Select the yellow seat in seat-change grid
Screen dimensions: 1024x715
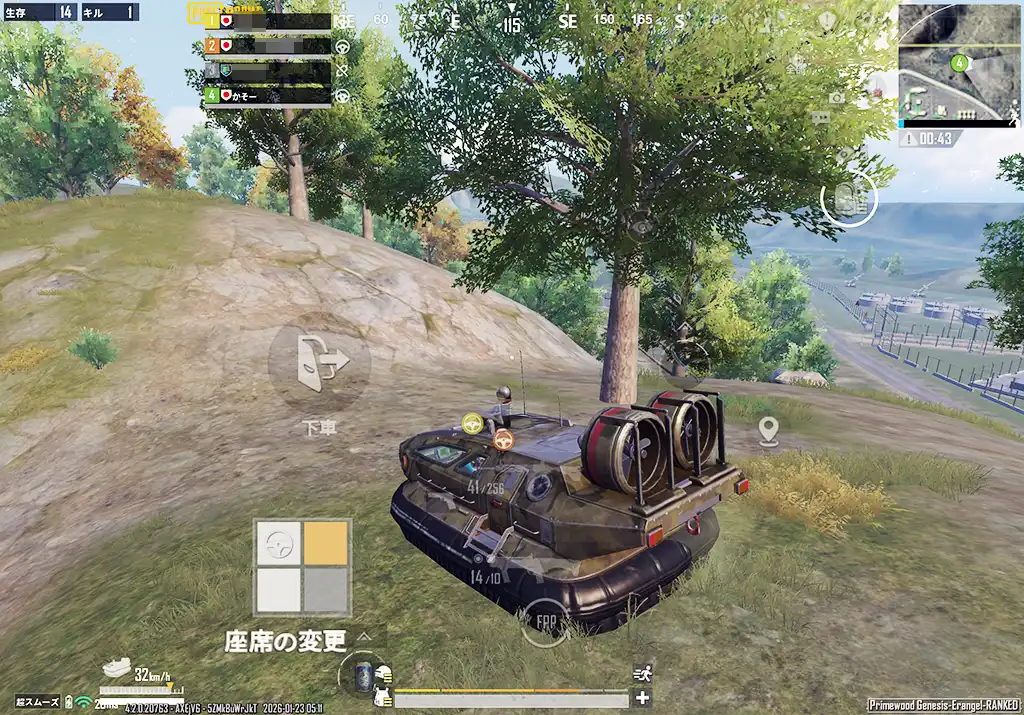[x=325, y=543]
